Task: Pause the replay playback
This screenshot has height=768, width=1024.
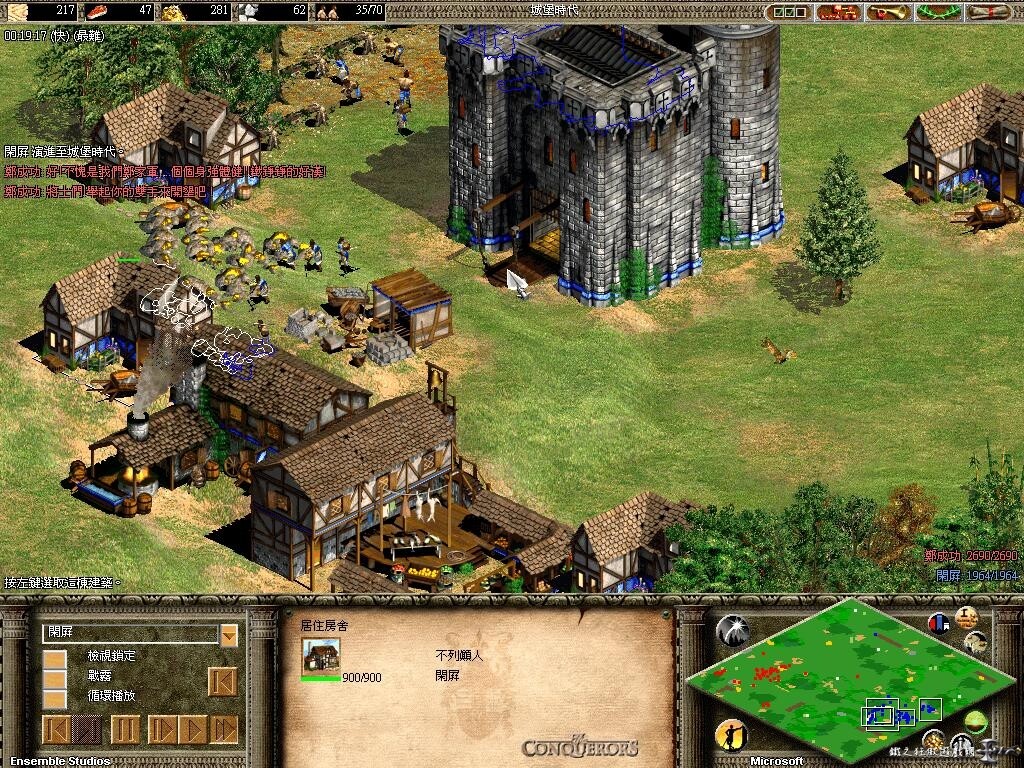Action: click(125, 730)
